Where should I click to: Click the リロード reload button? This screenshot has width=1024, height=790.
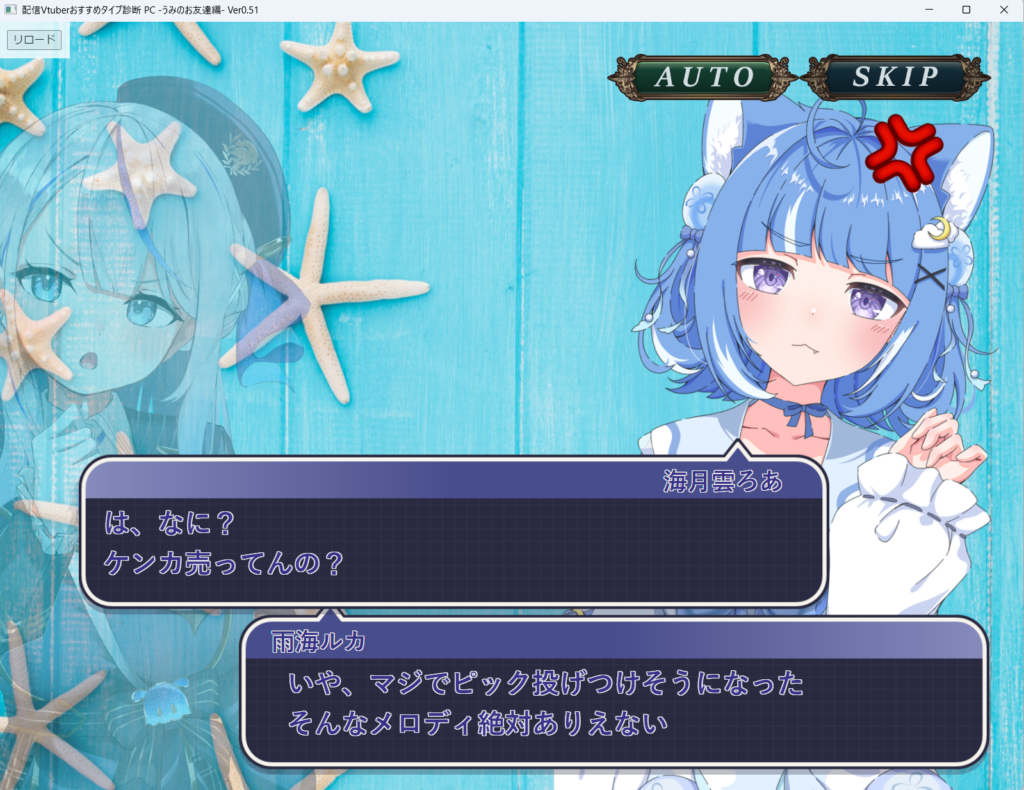[x=35, y=40]
